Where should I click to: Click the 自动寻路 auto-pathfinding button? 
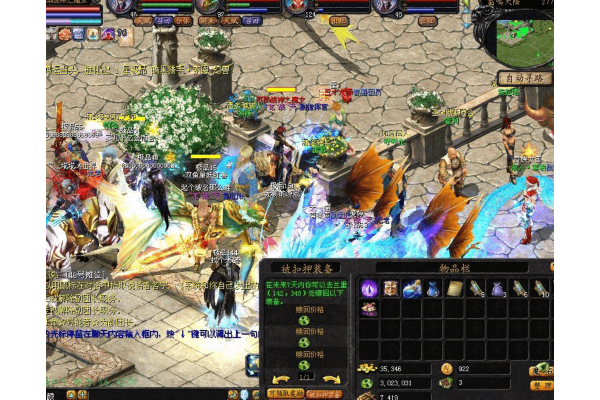tap(525, 78)
